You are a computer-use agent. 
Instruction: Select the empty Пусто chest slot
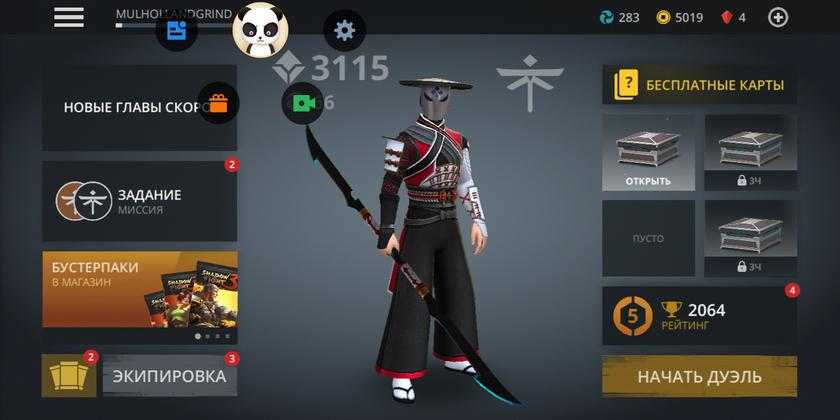coord(649,239)
